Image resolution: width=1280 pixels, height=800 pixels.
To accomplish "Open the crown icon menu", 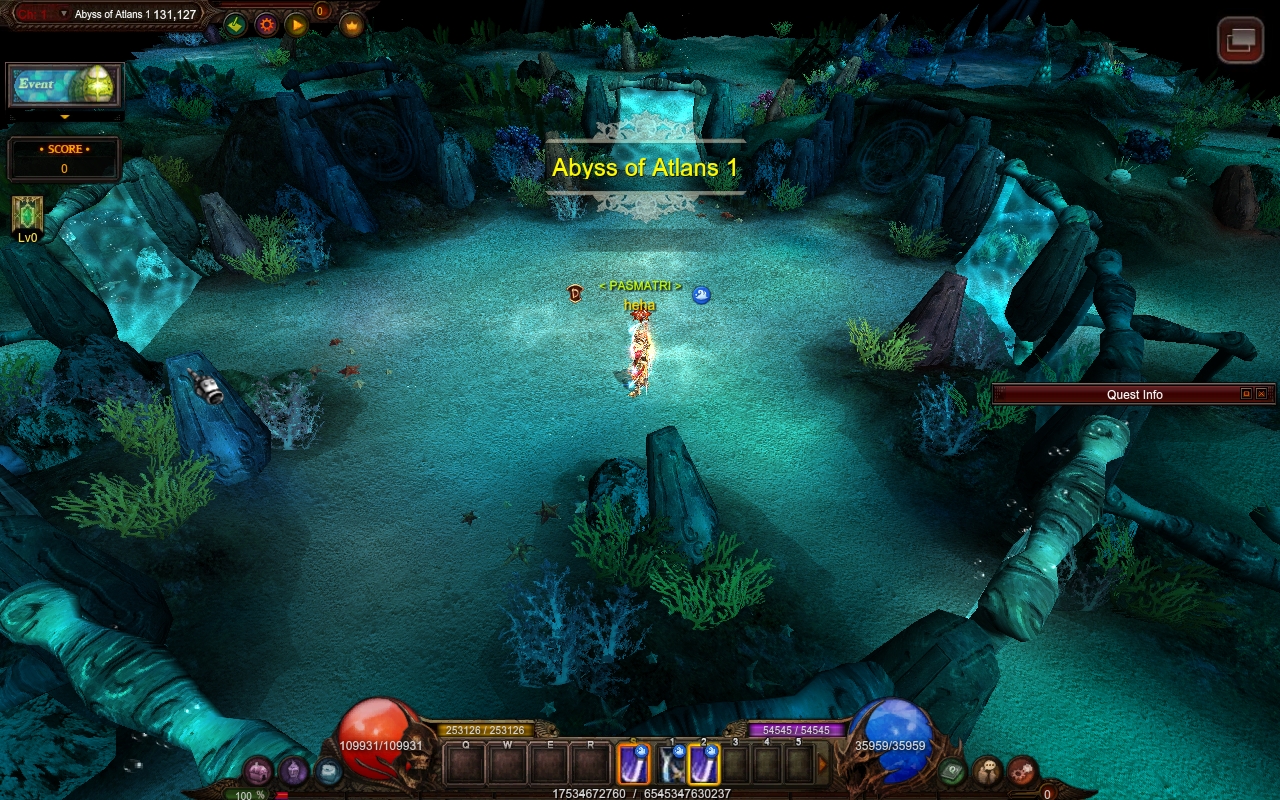I will coord(351,25).
